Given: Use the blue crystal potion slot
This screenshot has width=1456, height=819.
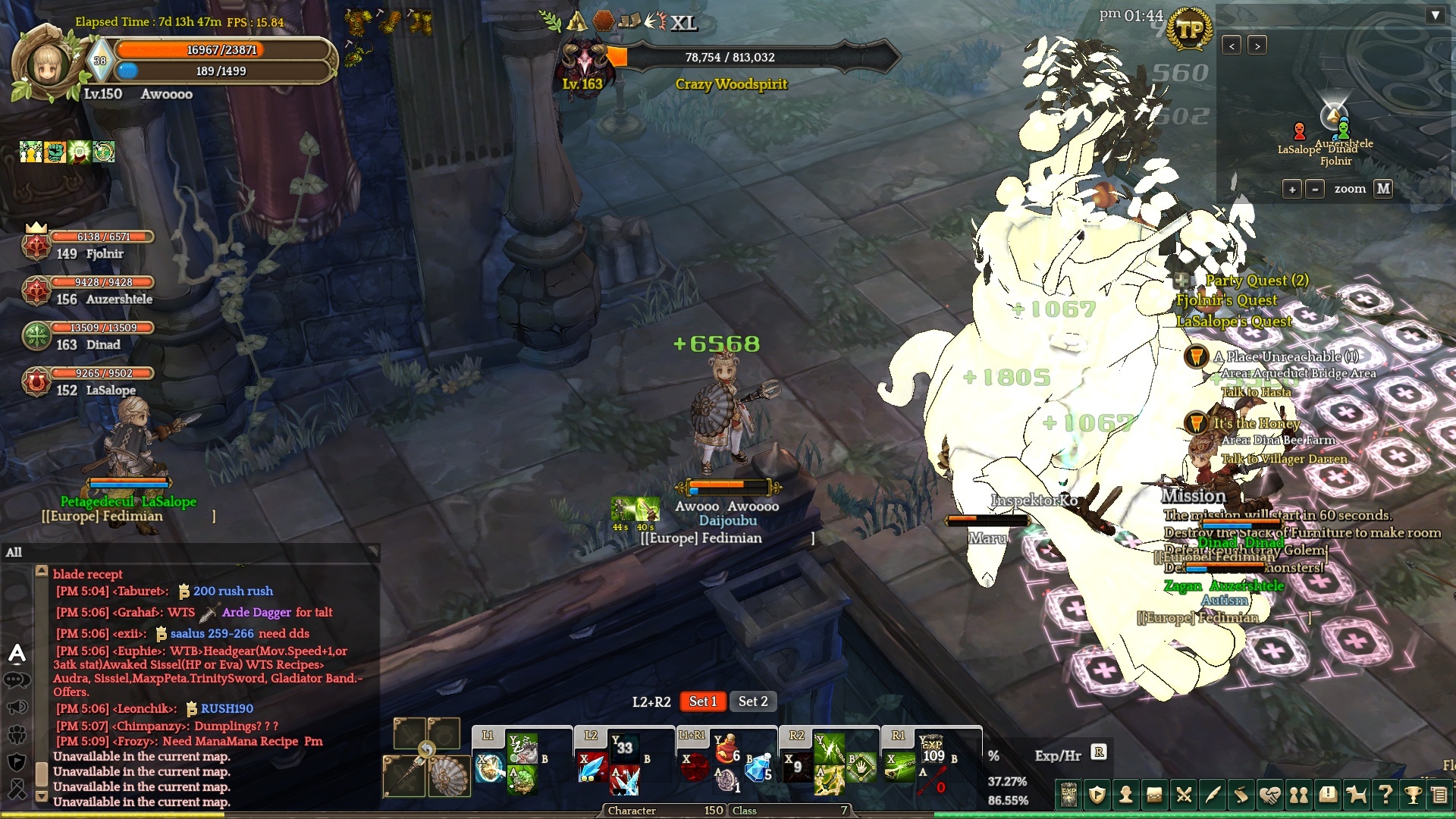Looking at the screenshot, I should coord(757,770).
